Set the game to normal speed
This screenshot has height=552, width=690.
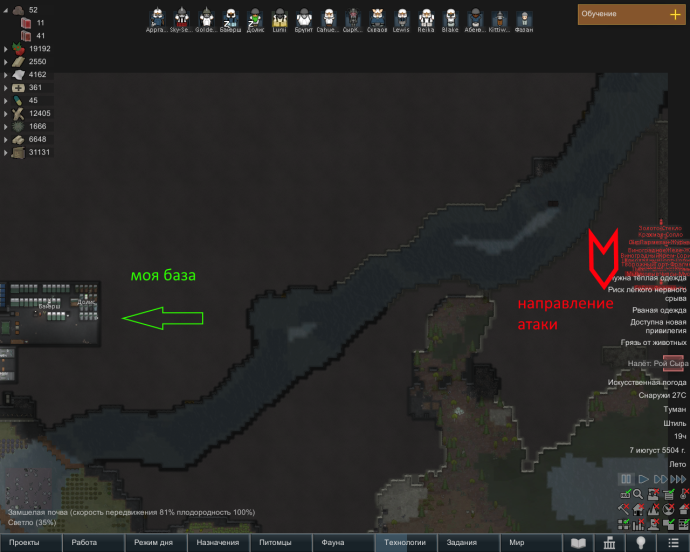643,480
